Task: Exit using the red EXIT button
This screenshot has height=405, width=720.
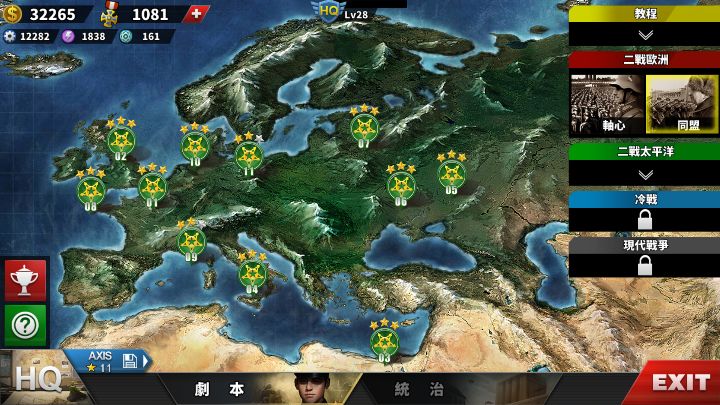Action: [679, 383]
